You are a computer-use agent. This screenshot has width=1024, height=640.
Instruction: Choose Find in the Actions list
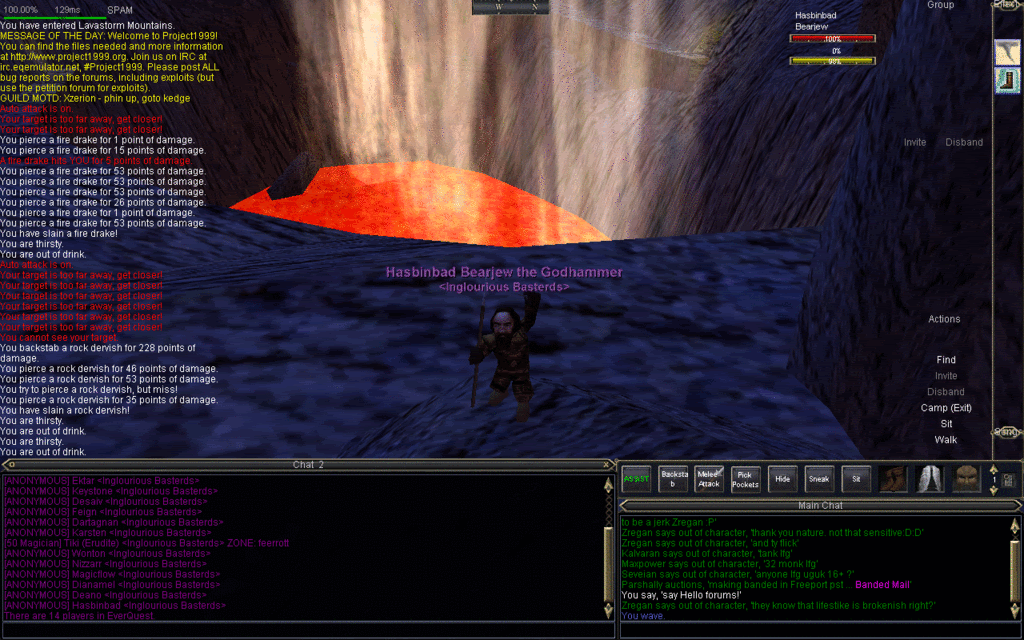(x=945, y=360)
